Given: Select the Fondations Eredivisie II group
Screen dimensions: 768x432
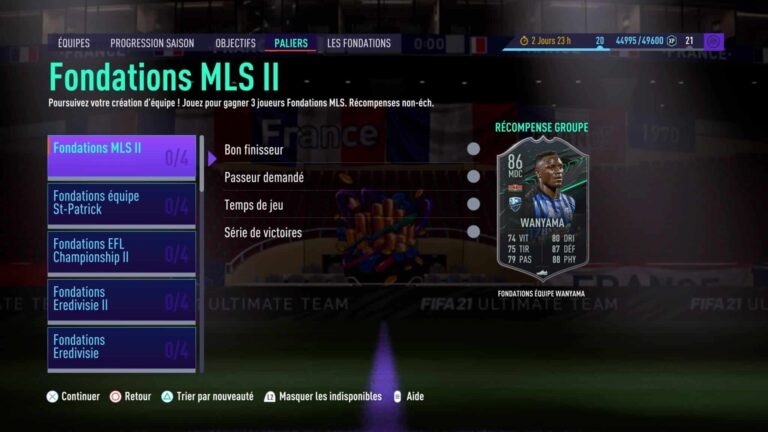Looking at the screenshot, I should click(122, 300).
